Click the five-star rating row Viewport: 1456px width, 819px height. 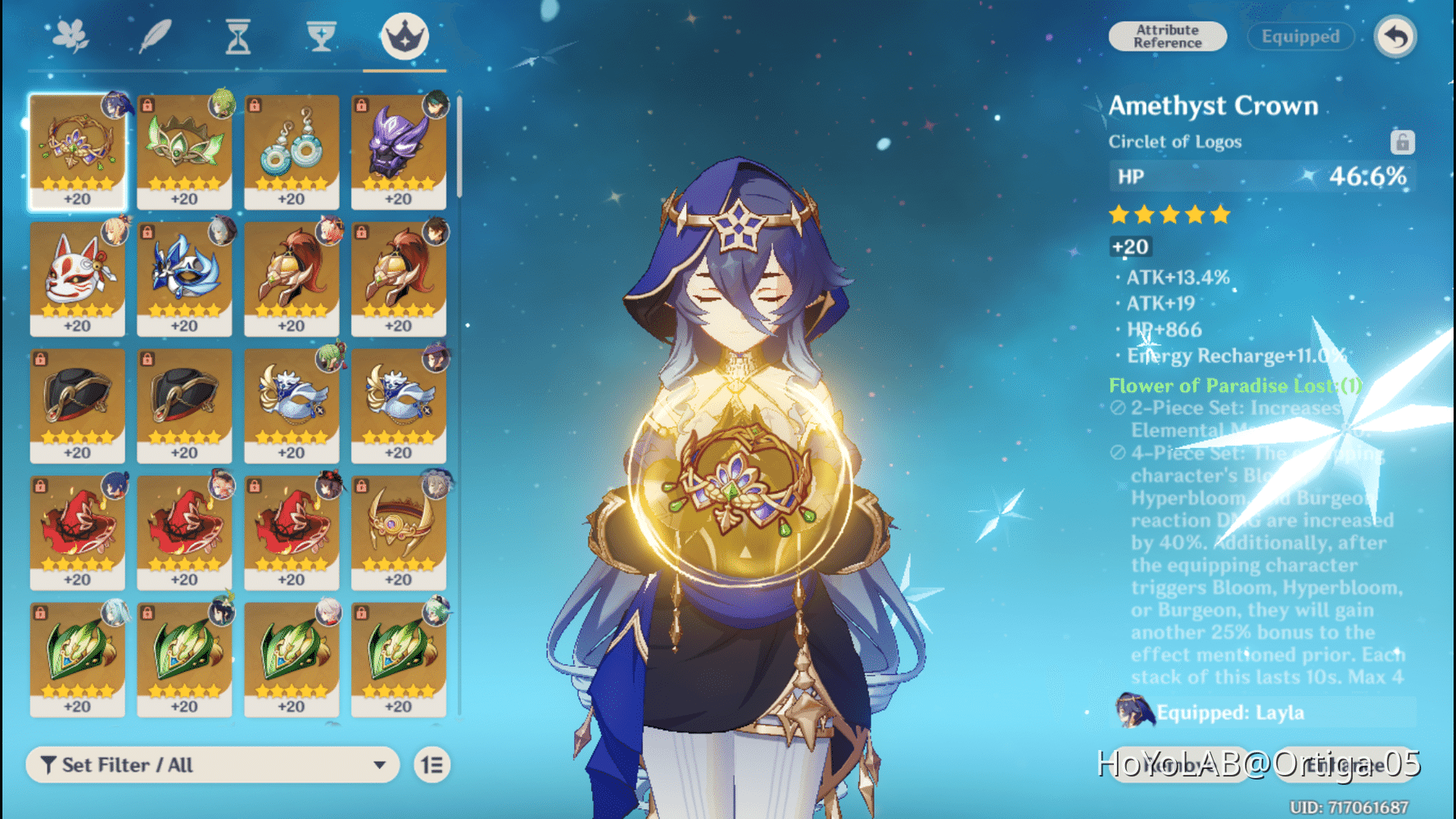[x=1169, y=215]
